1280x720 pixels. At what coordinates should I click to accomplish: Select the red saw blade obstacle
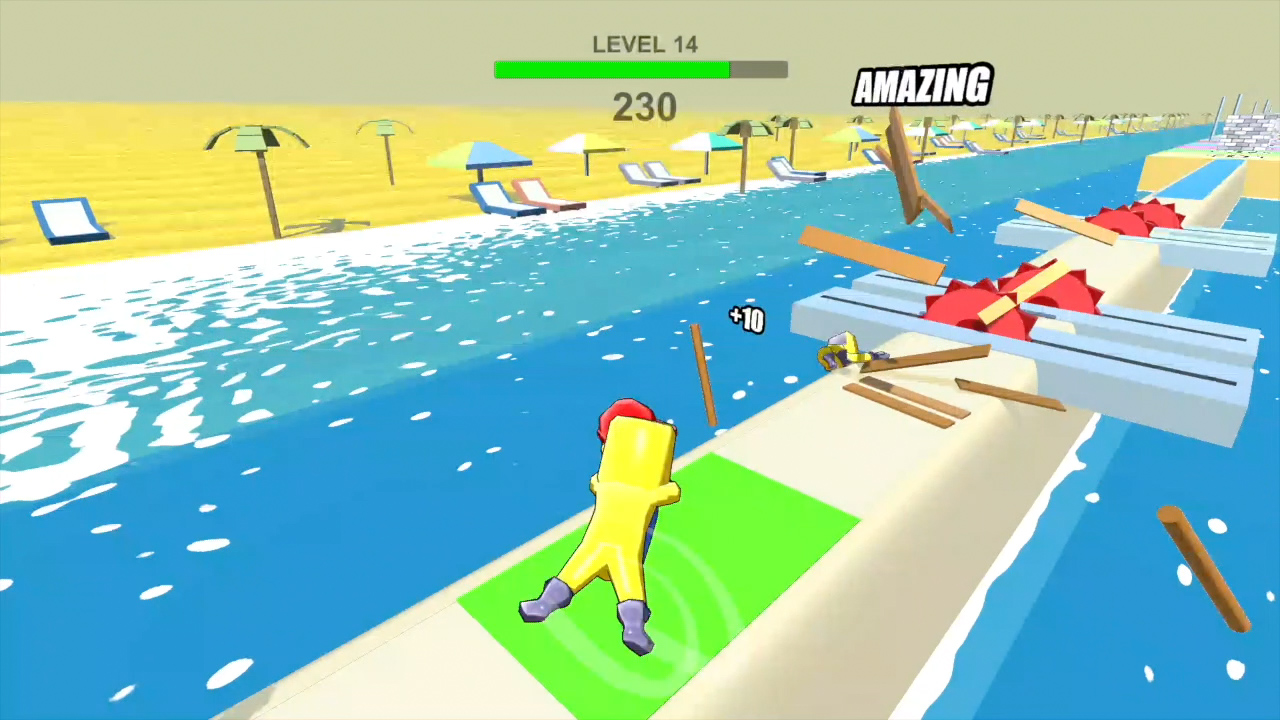[x=975, y=300]
